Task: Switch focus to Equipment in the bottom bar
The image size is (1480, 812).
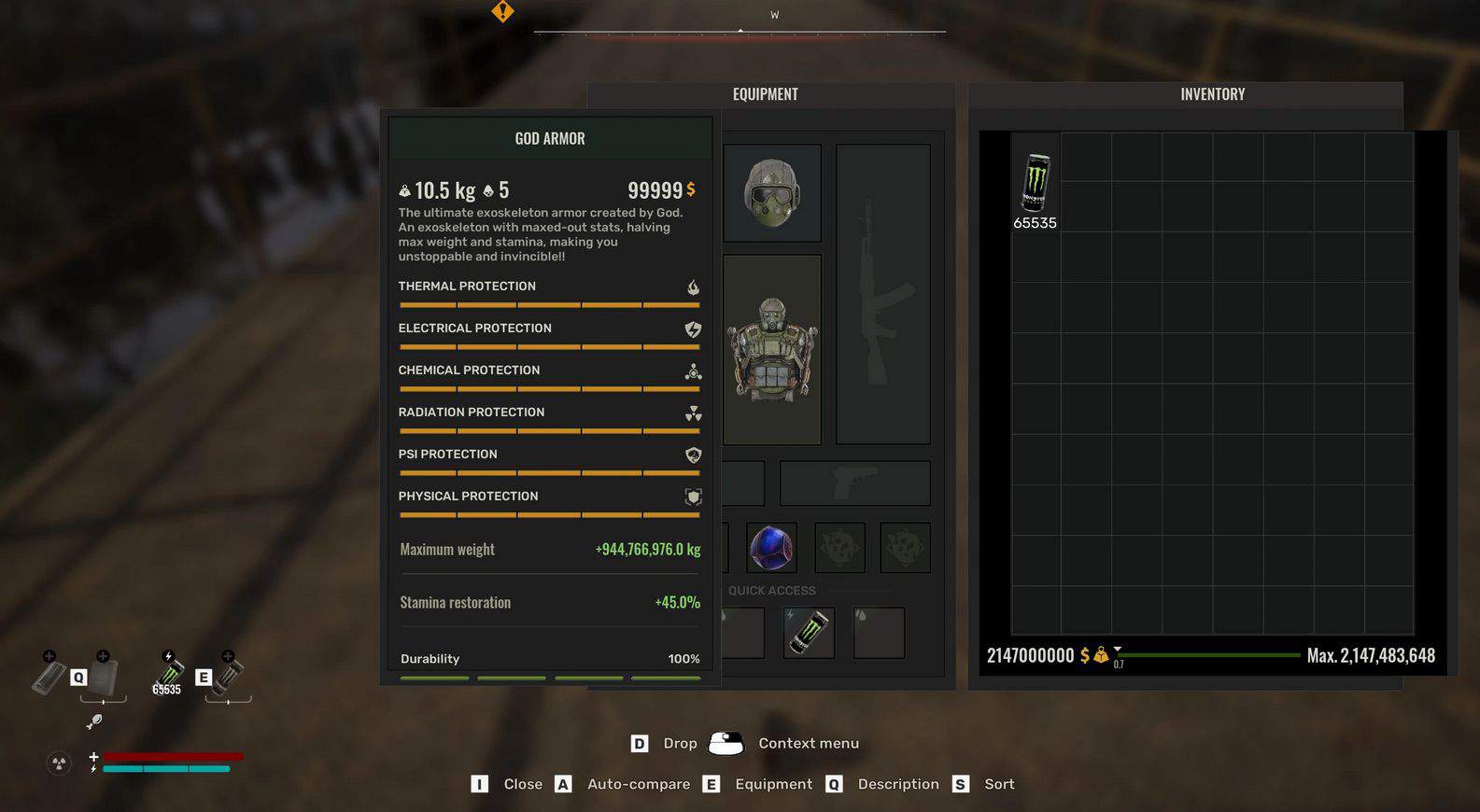Action: pyautogui.click(x=772, y=784)
